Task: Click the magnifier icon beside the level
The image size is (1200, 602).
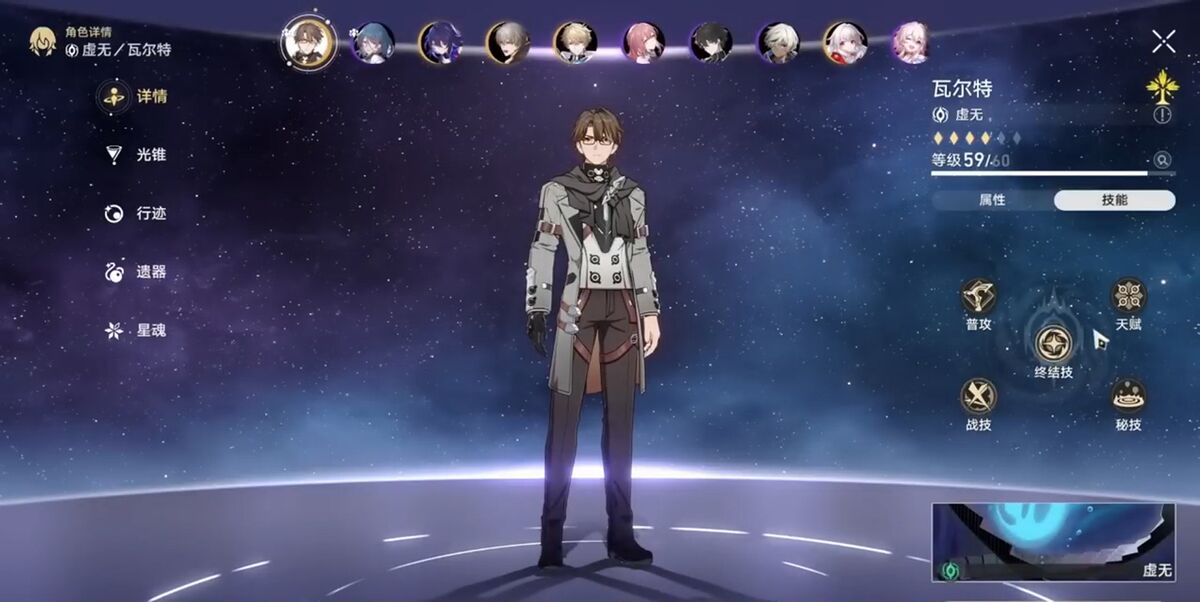Action: (x=1161, y=159)
